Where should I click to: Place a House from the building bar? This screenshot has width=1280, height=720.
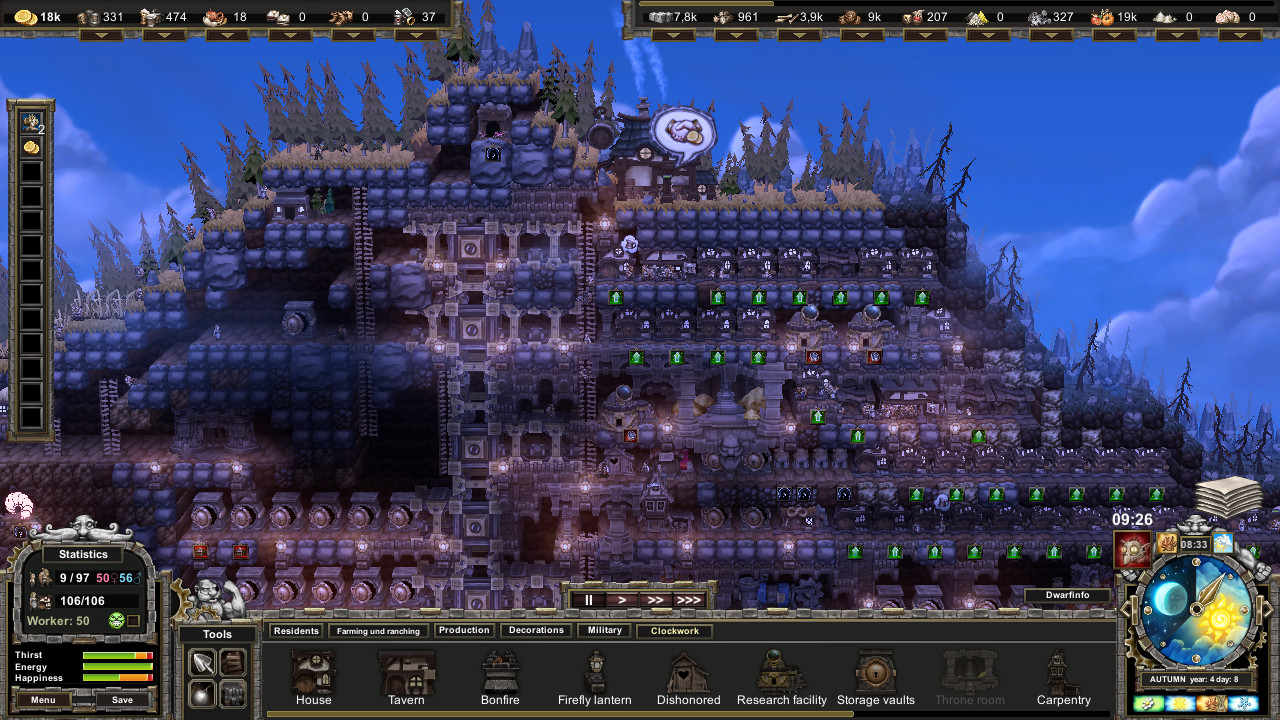pos(313,672)
